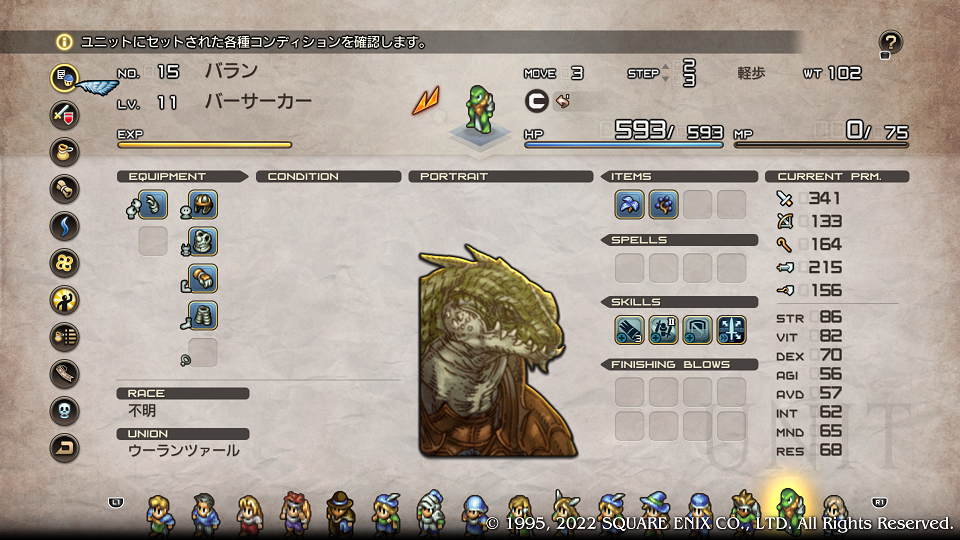Open the scroll menu icon in sidebar

pyautogui.click(x=65, y=187)
